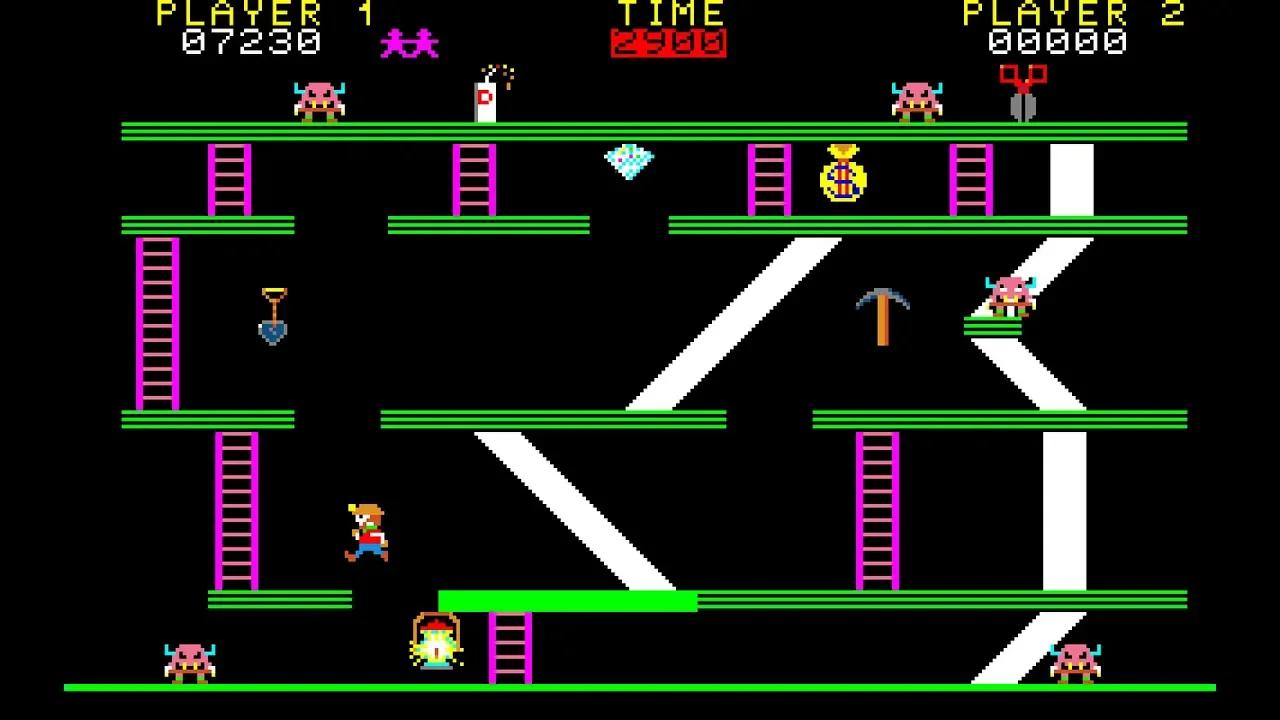
Task: Click the pink monster on the top-left platform
Action: (x=316, y=100)
